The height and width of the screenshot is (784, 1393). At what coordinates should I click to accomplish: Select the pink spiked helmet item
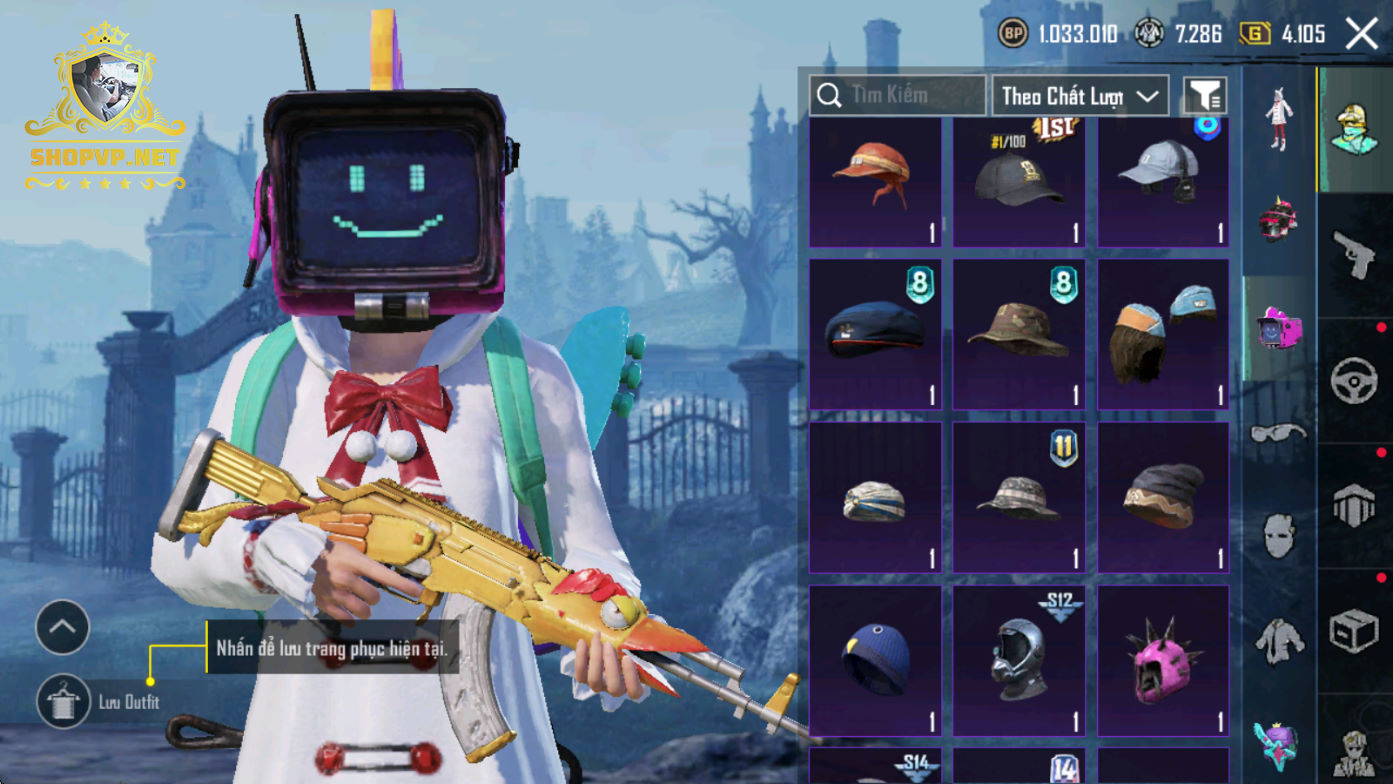(x=1163, y=661)
